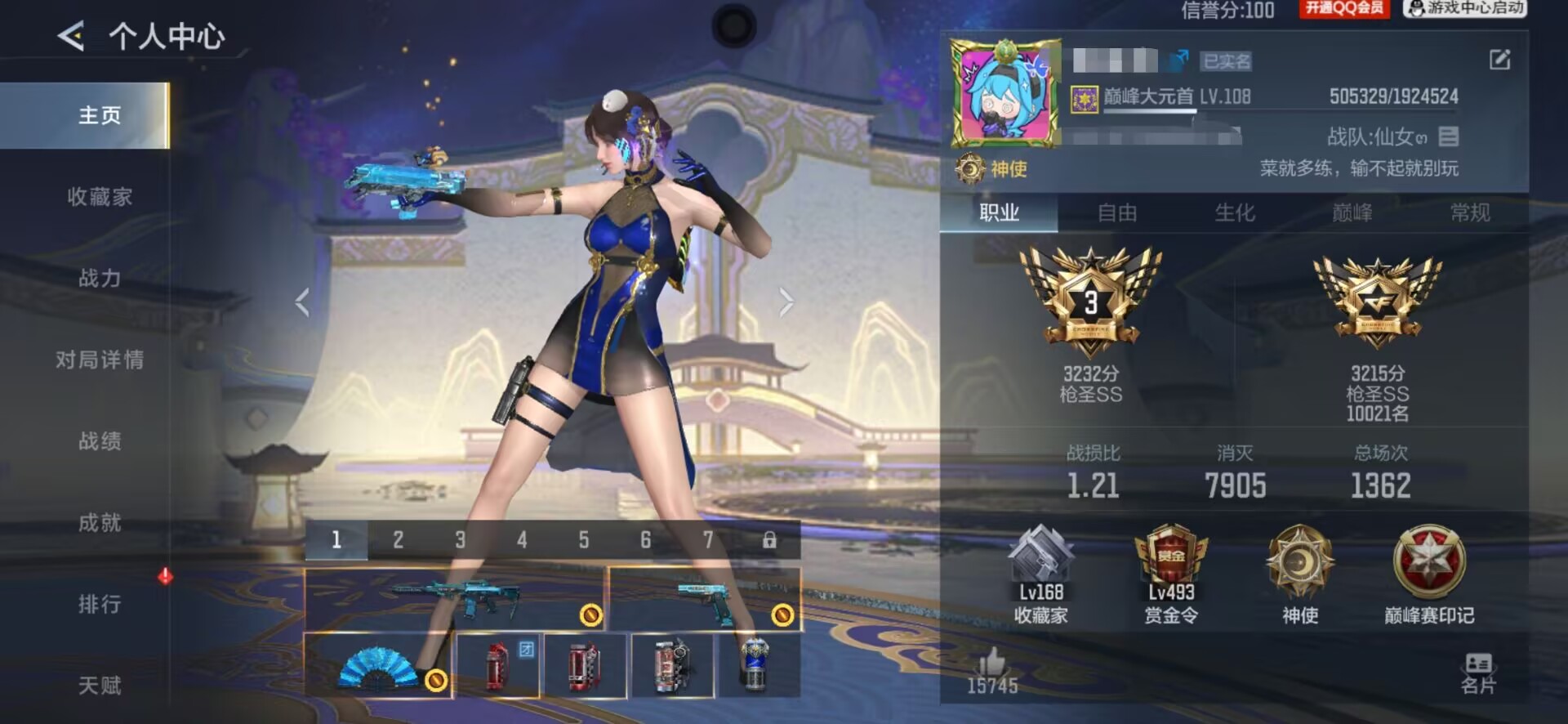Open the 成就 achievements page

100,523
